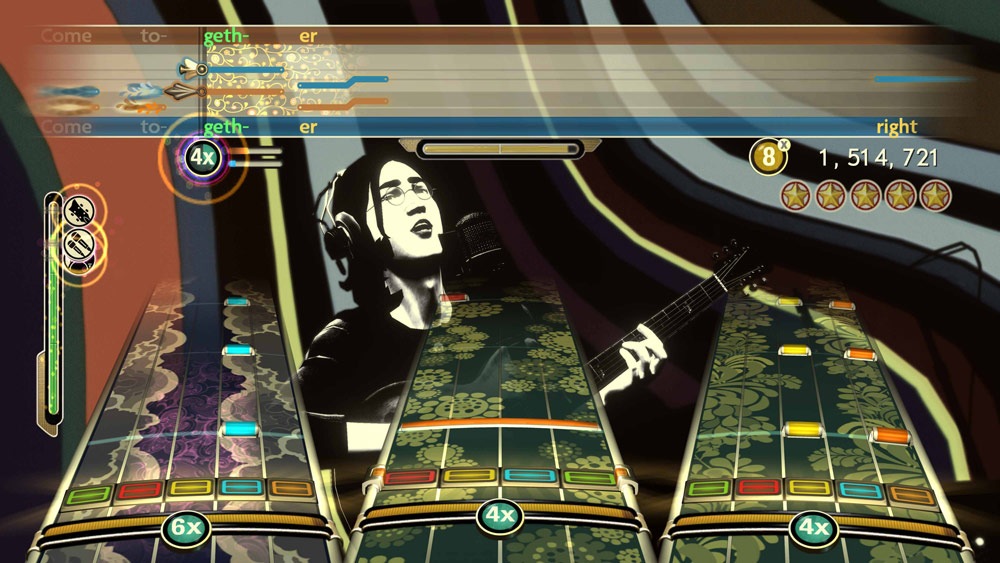Click the guitar headstock icon on crowd meter

[80, 210]
